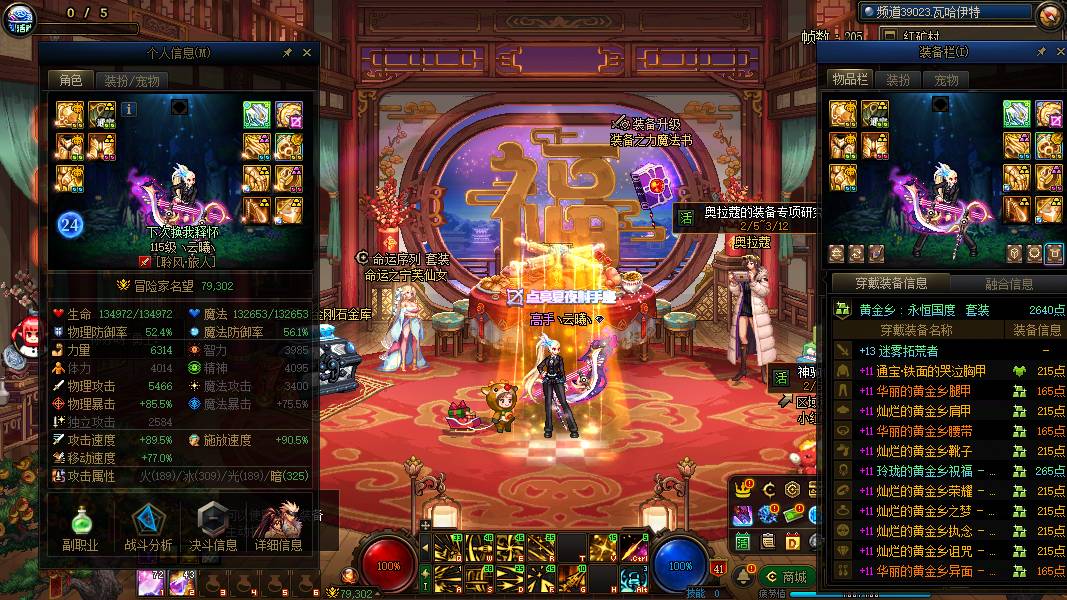
Task: Open 战斗分析 combat analysis
Action: [x=148, y=526]
